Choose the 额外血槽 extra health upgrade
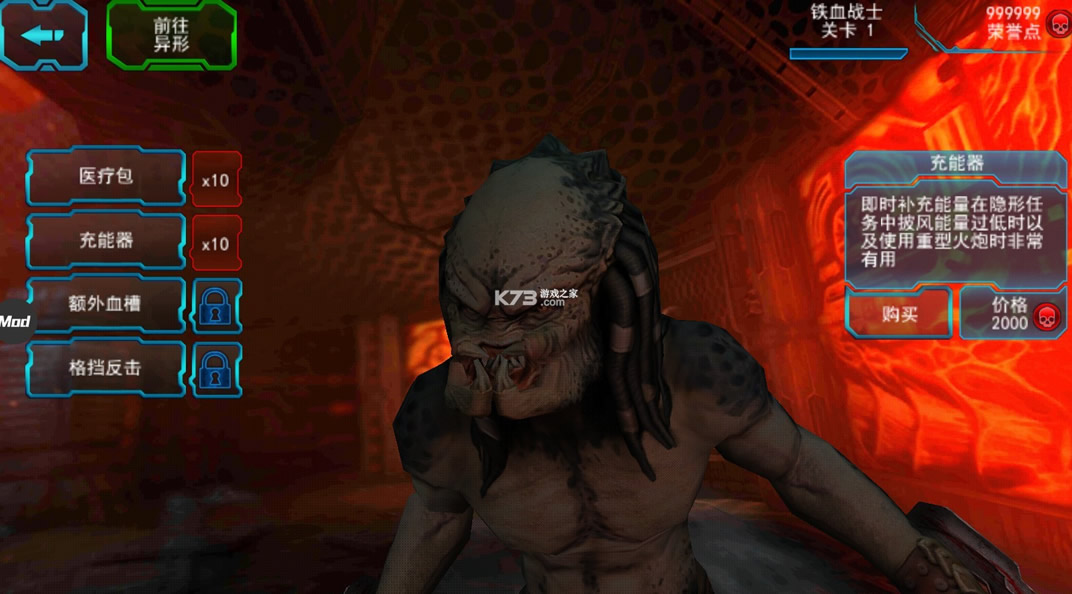The height and width of the screenshot is (594, 1072). [106, 304]
